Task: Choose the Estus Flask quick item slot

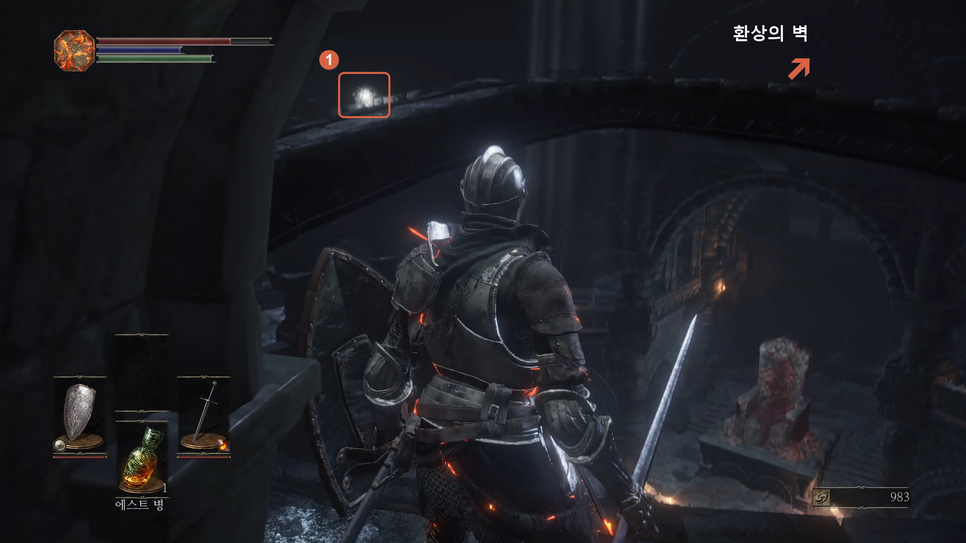Action: pyautogui.click(x=140, y=456)
